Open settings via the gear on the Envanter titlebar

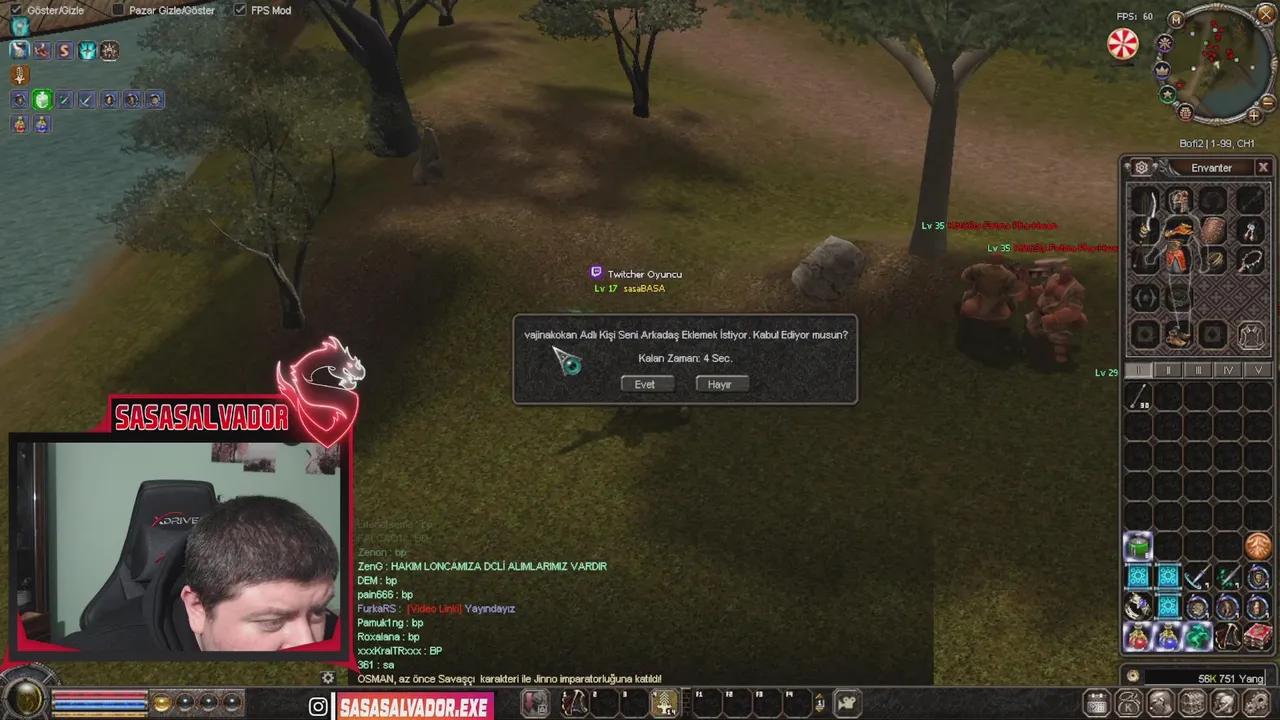[x=1141, y=167]
